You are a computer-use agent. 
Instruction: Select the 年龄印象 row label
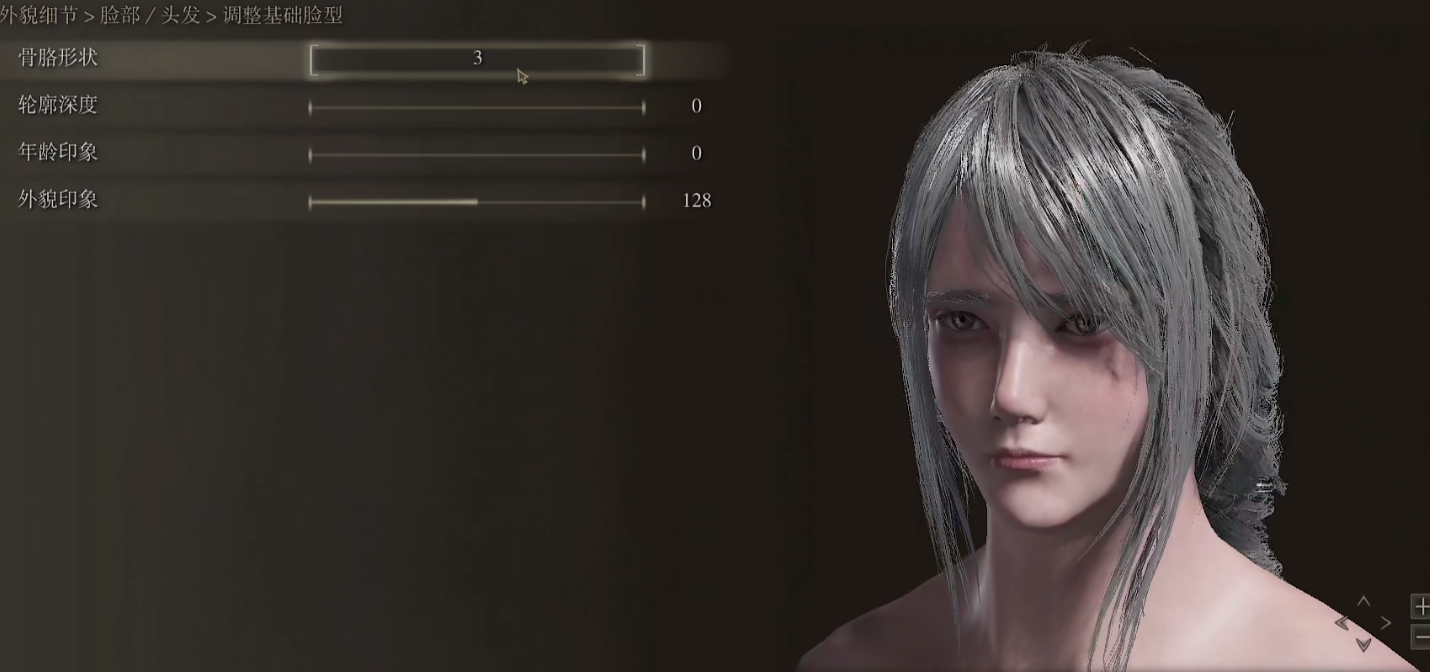click(x=58, y=152)
